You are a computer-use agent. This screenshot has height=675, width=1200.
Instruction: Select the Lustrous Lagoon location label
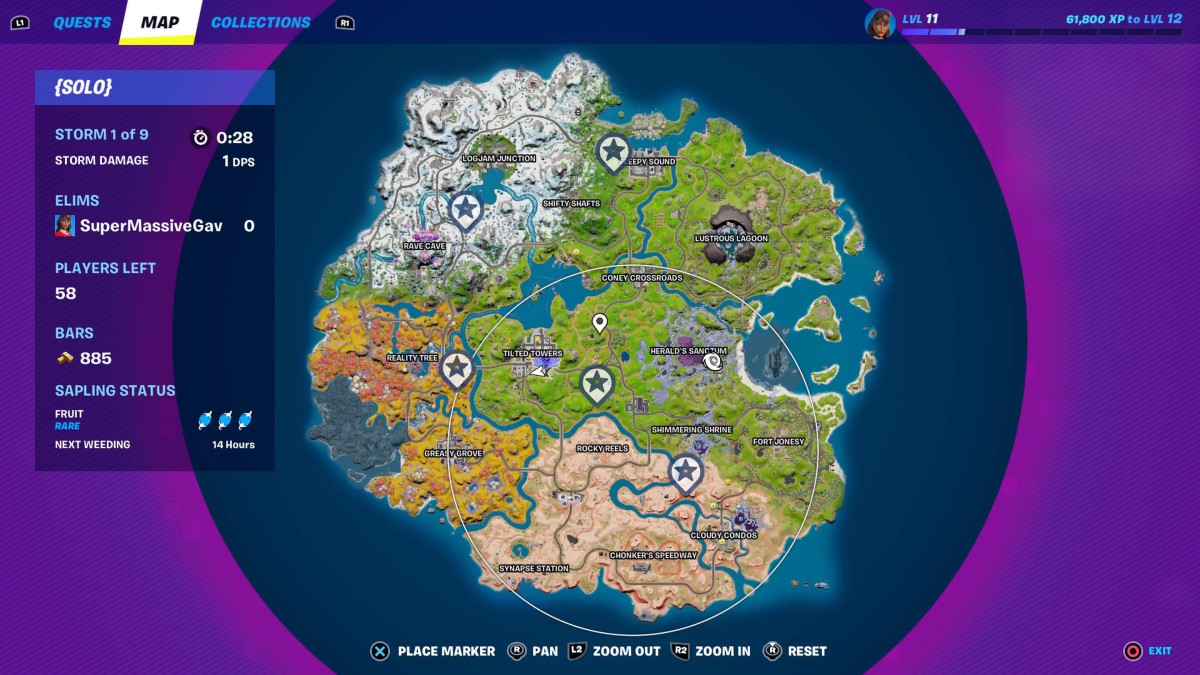click(731, 238)
